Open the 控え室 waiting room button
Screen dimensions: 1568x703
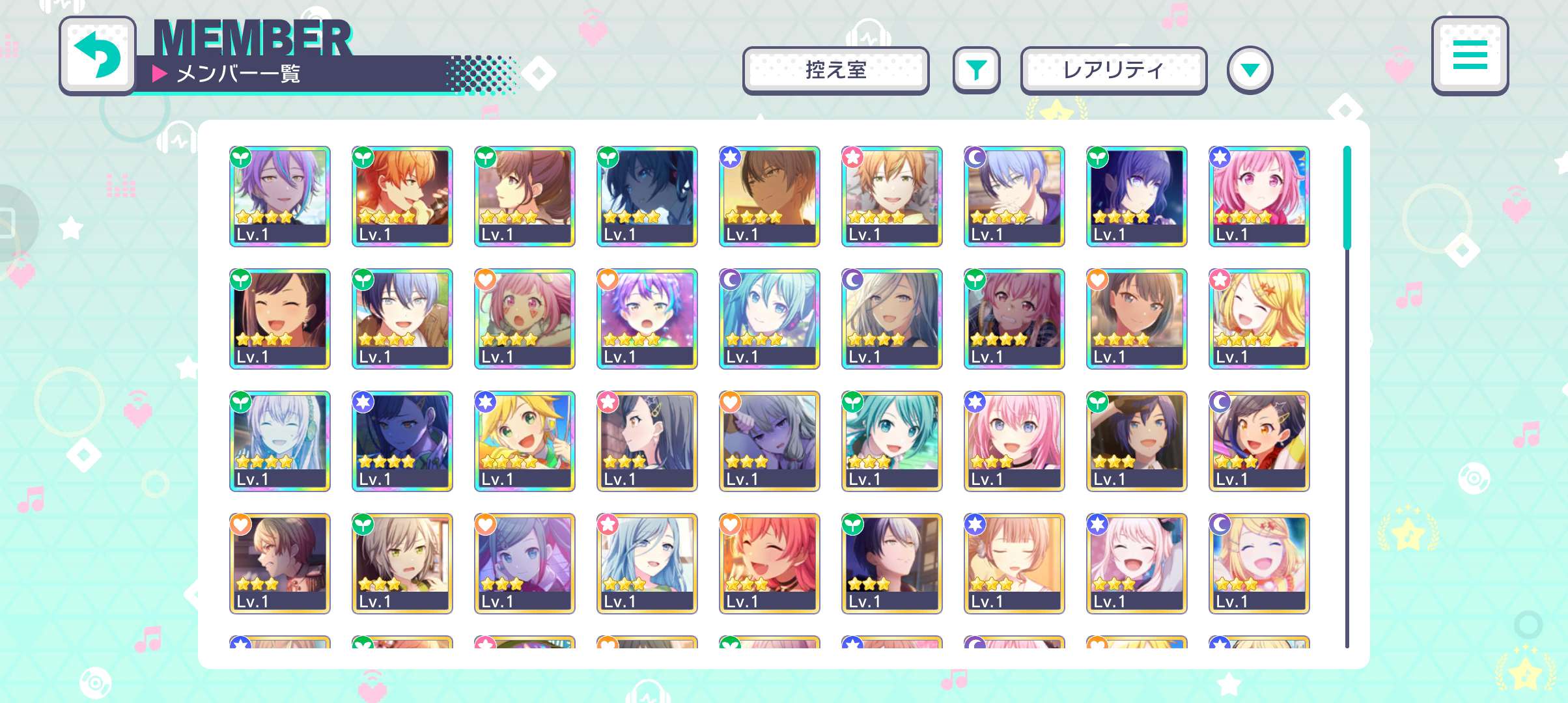pos(835,70)
